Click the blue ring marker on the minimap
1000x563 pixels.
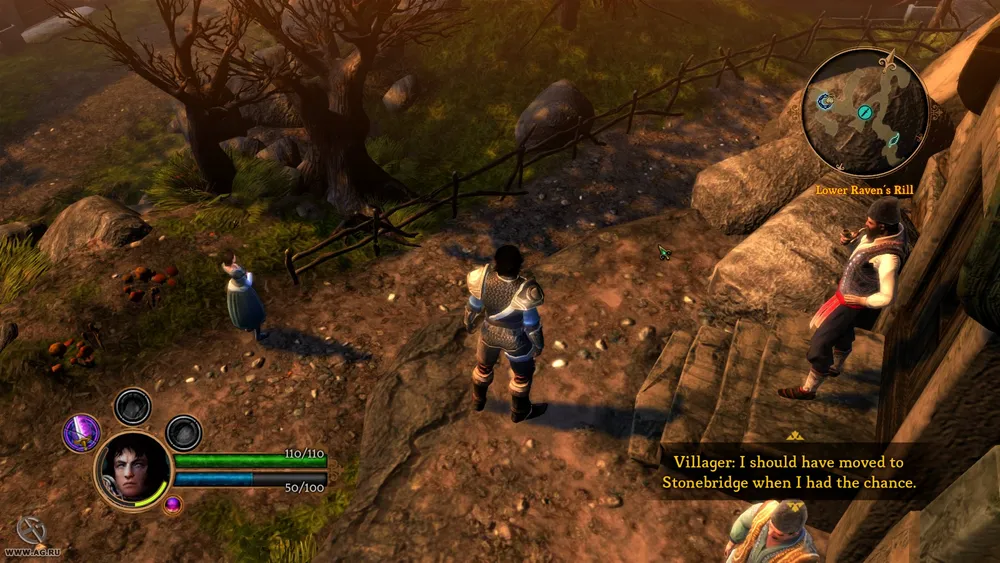tap(825, 100)
